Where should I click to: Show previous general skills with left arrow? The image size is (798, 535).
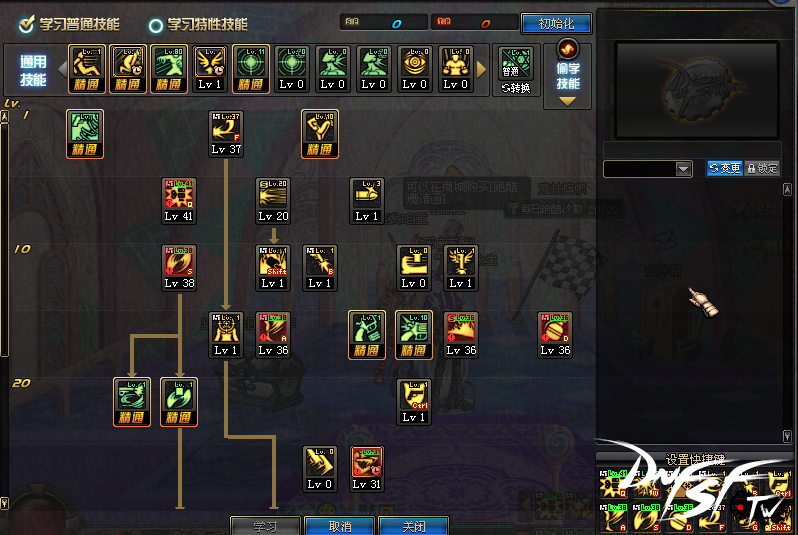[60, 69]
